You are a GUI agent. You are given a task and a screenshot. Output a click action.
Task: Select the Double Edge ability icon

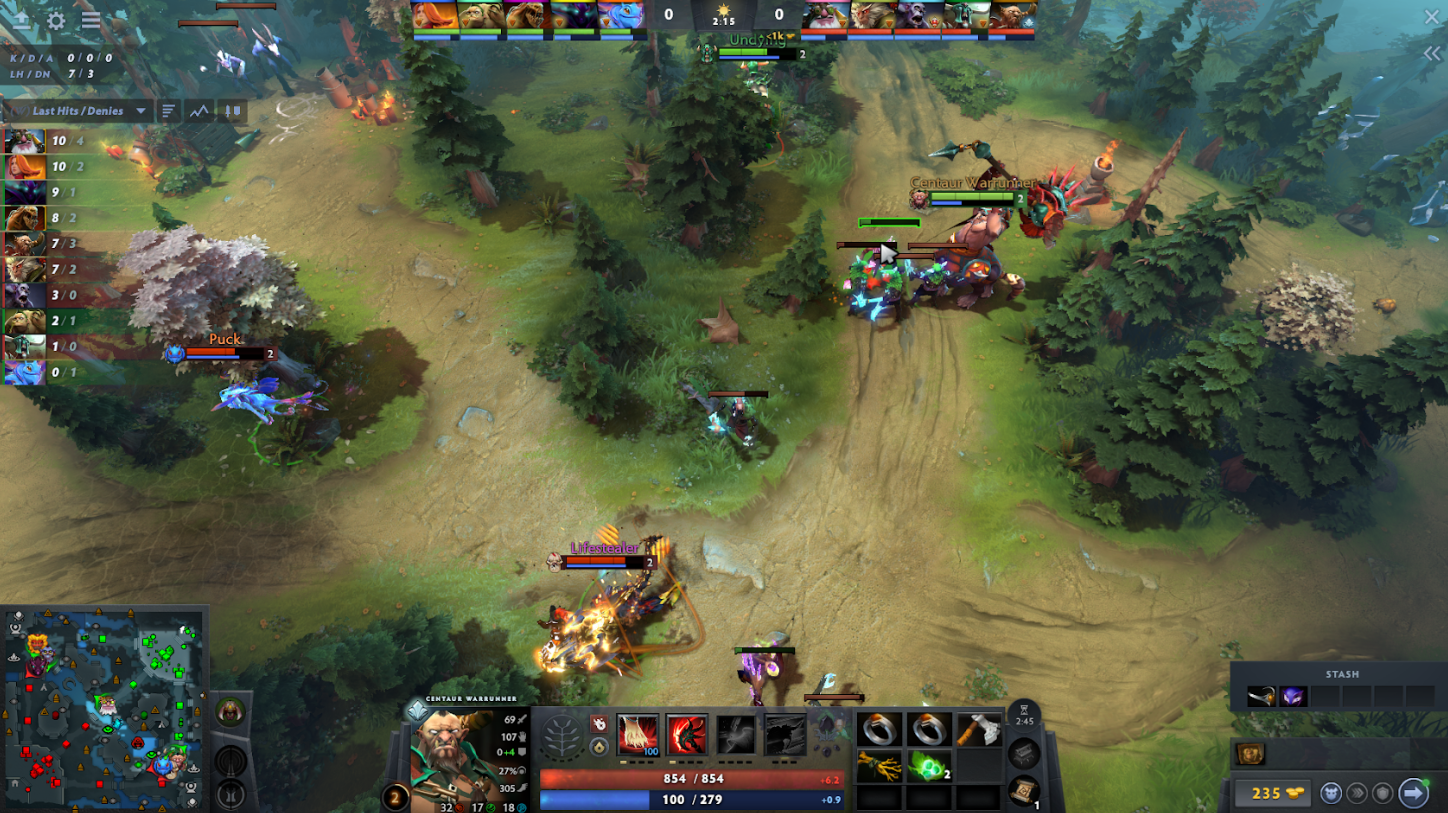point(687,735)
